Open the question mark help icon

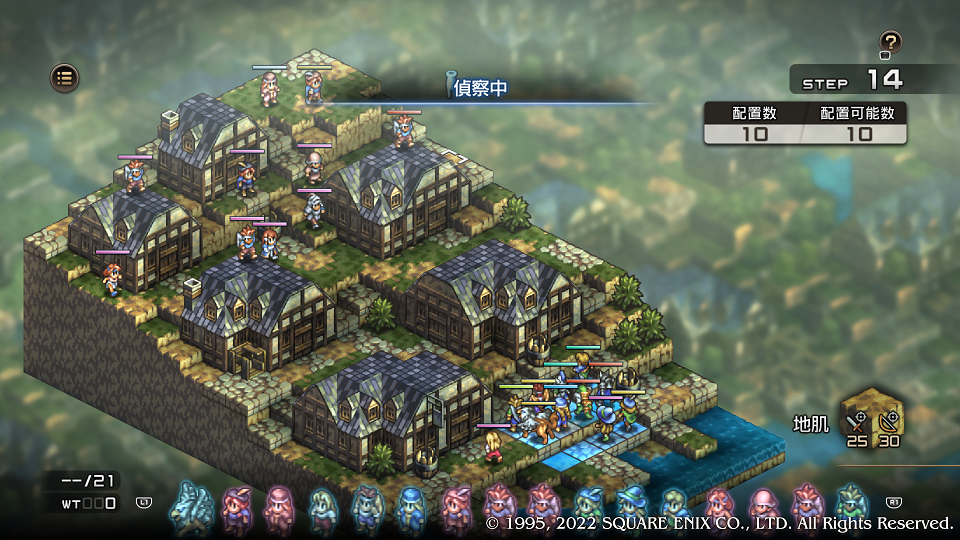tap(890, 43)
